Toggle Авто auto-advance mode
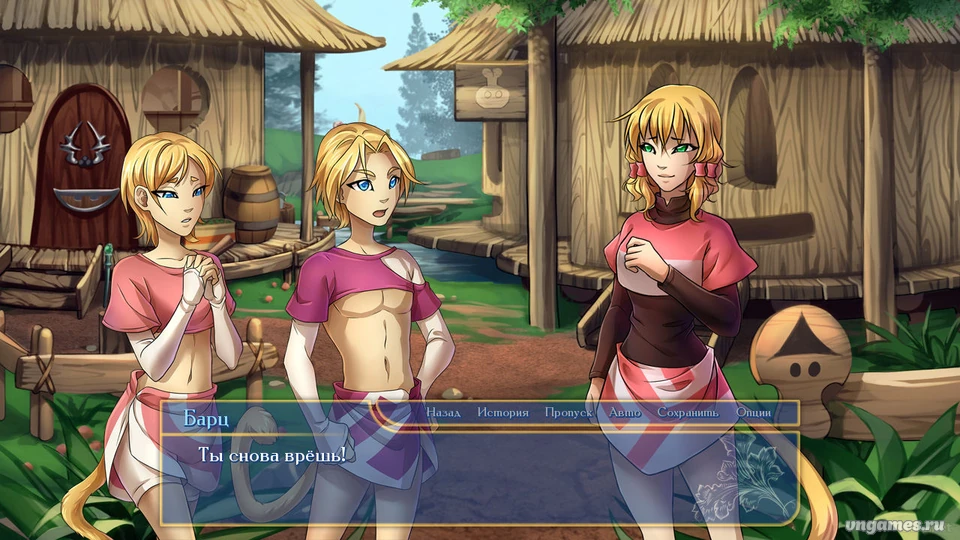This screenshot has height=540, width=960. [x=624, y=413]
